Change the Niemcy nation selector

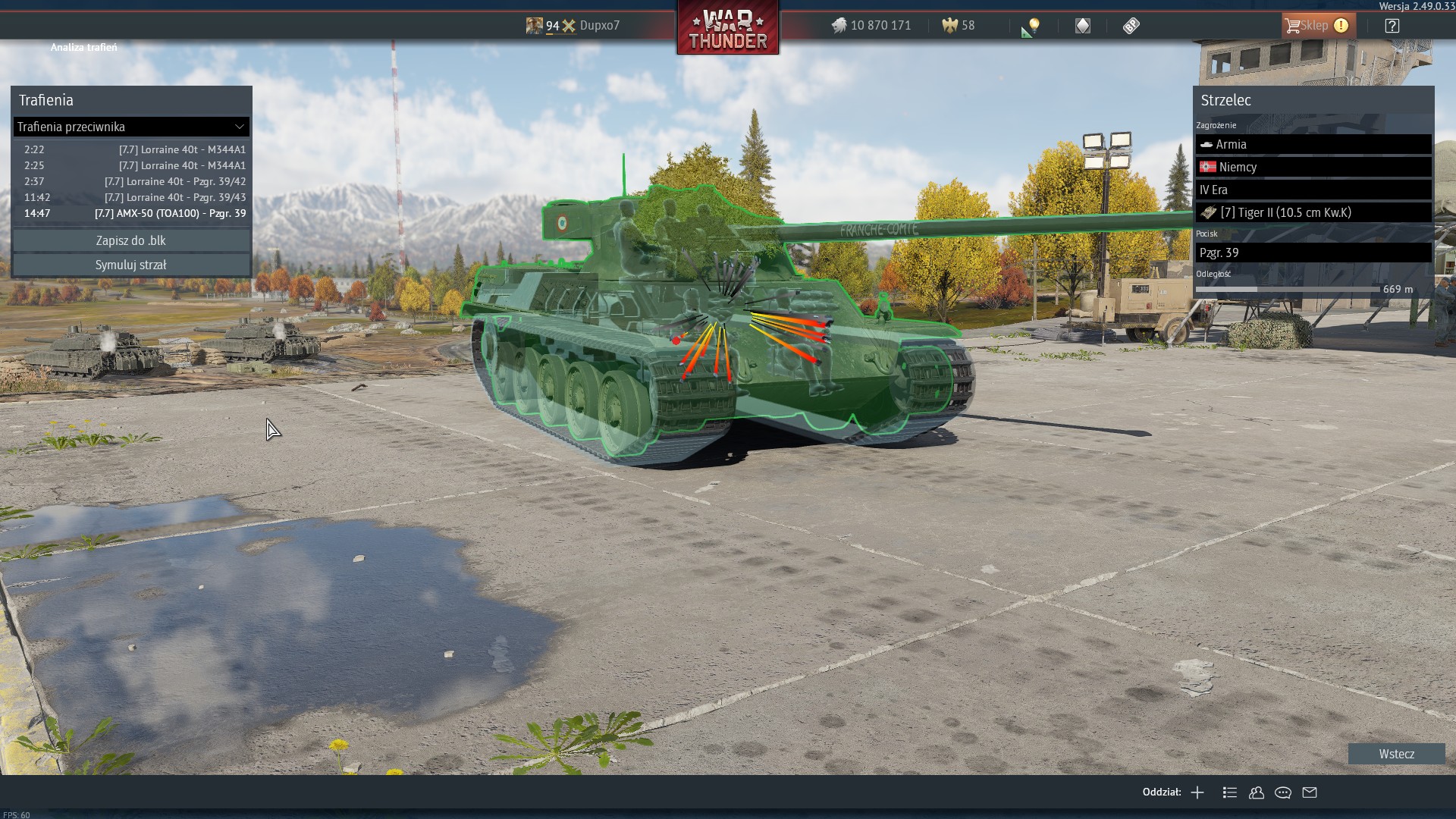click(x=1313, y=167)
